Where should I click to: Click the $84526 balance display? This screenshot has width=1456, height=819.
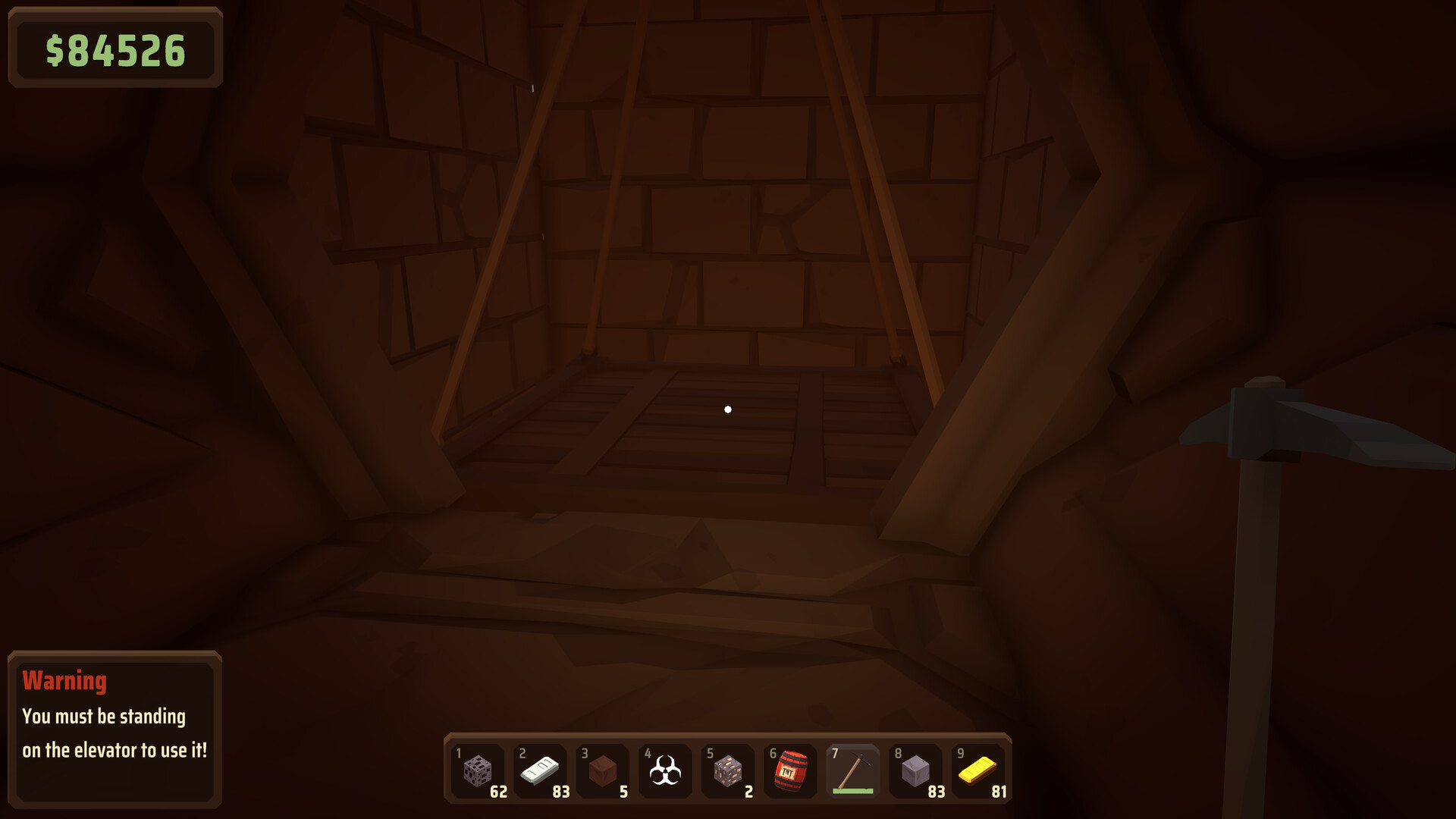tap(115, 50)
